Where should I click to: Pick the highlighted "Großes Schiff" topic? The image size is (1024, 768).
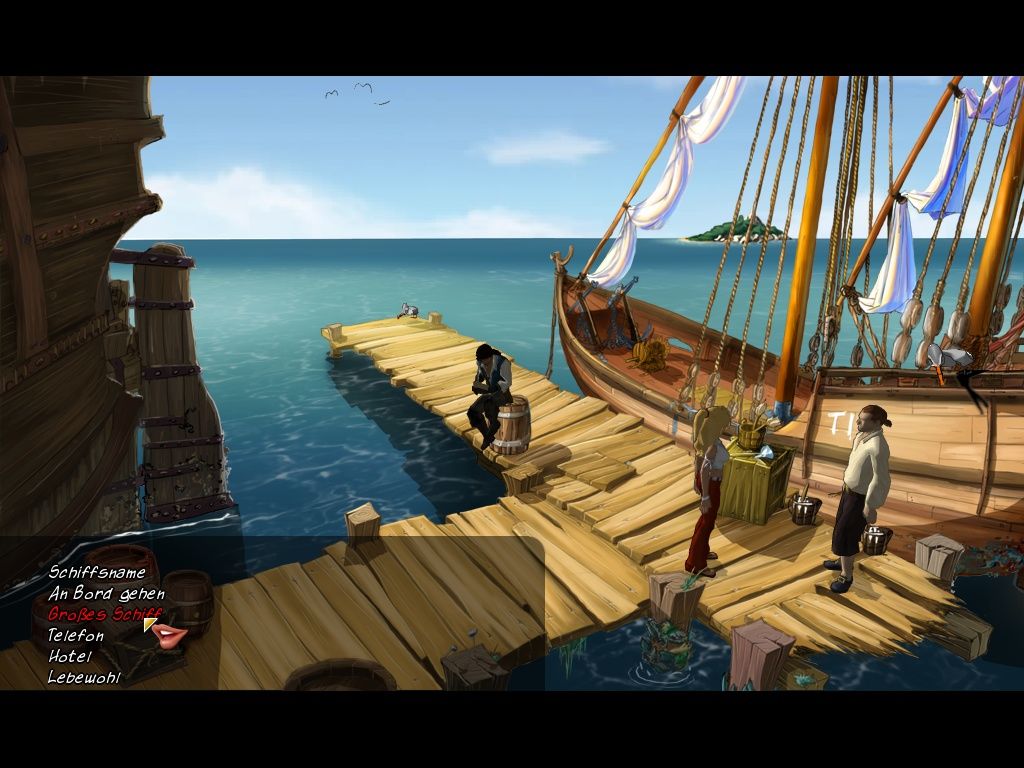tap(104, 614)
